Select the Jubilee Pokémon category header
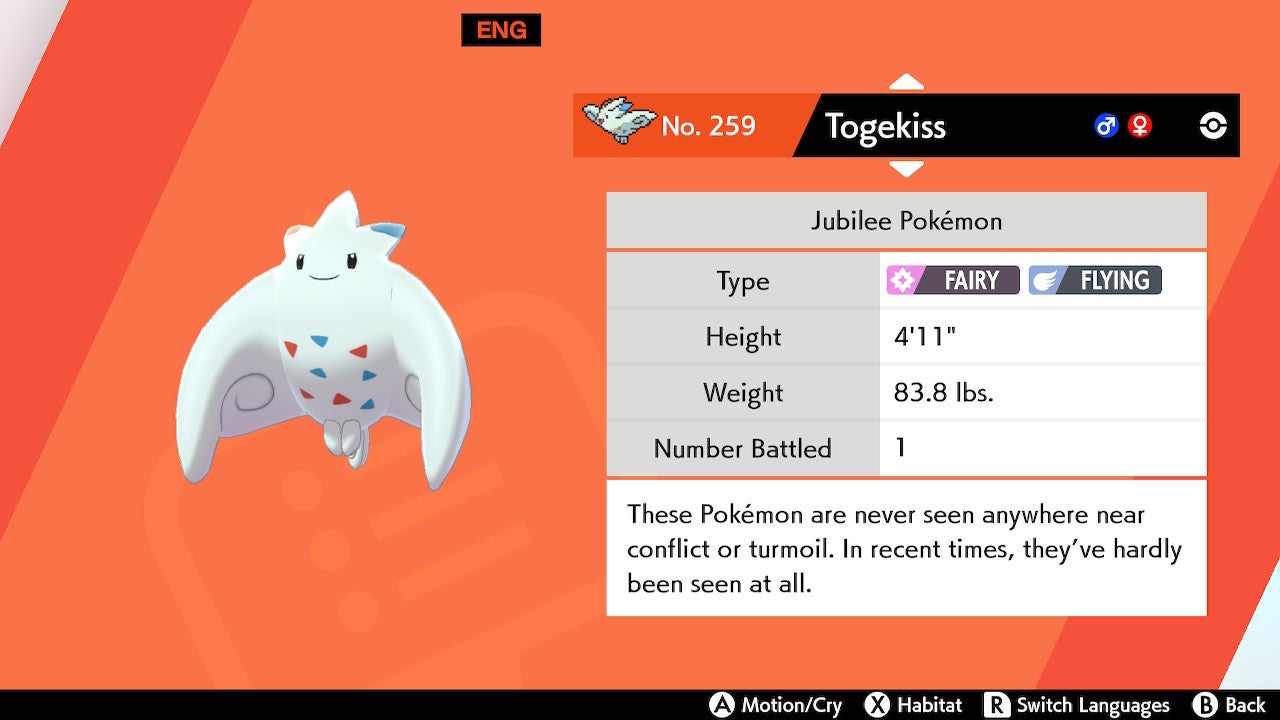Viewport: 1280px width, 720px height. [x=905, y=220]
